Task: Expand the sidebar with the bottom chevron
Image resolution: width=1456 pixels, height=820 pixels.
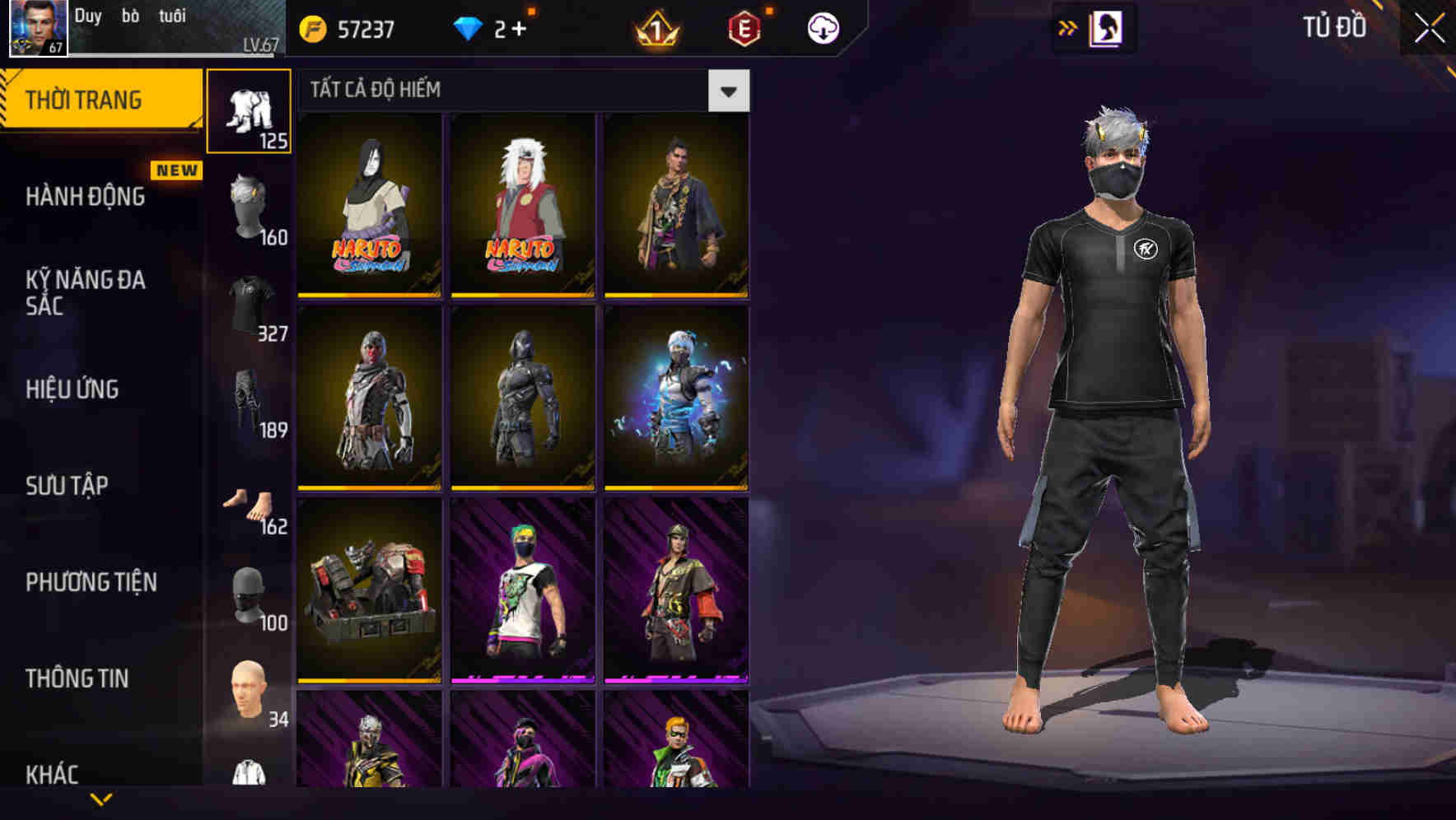Action: pyautogui.click(x=102, y=800)
